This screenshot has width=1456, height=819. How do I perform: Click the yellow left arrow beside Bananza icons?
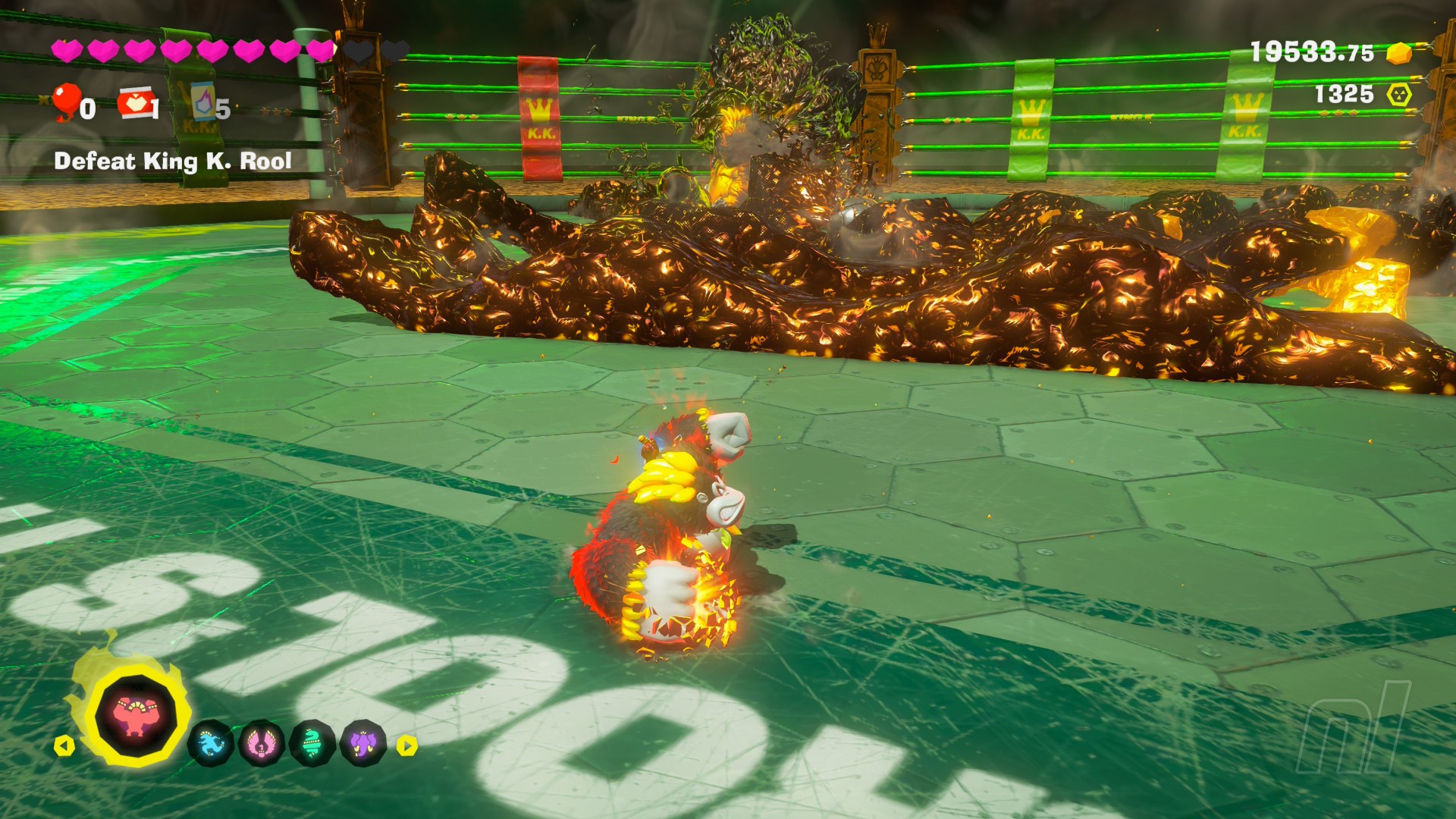[64, 745]
